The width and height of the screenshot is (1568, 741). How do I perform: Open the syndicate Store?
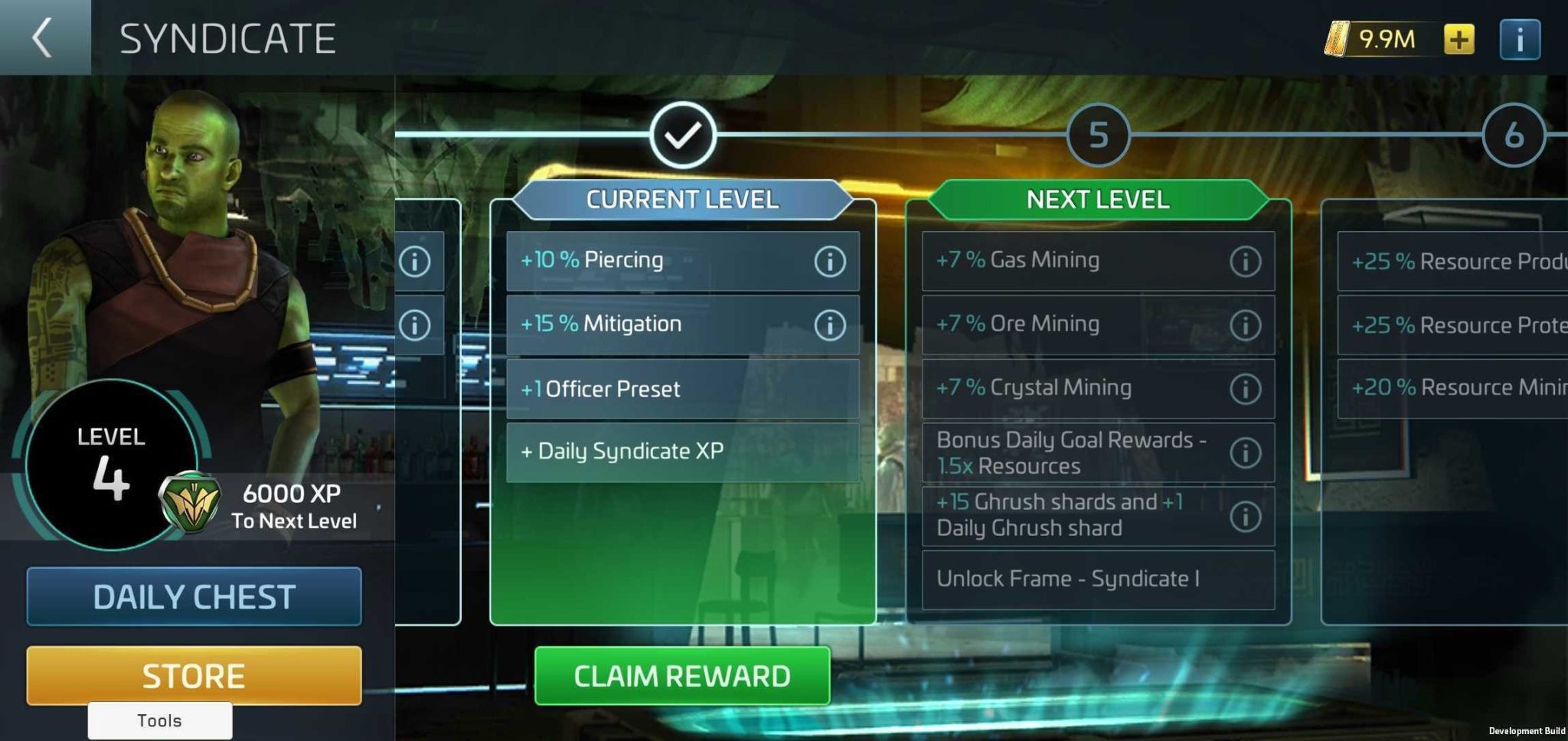[193, 674]
